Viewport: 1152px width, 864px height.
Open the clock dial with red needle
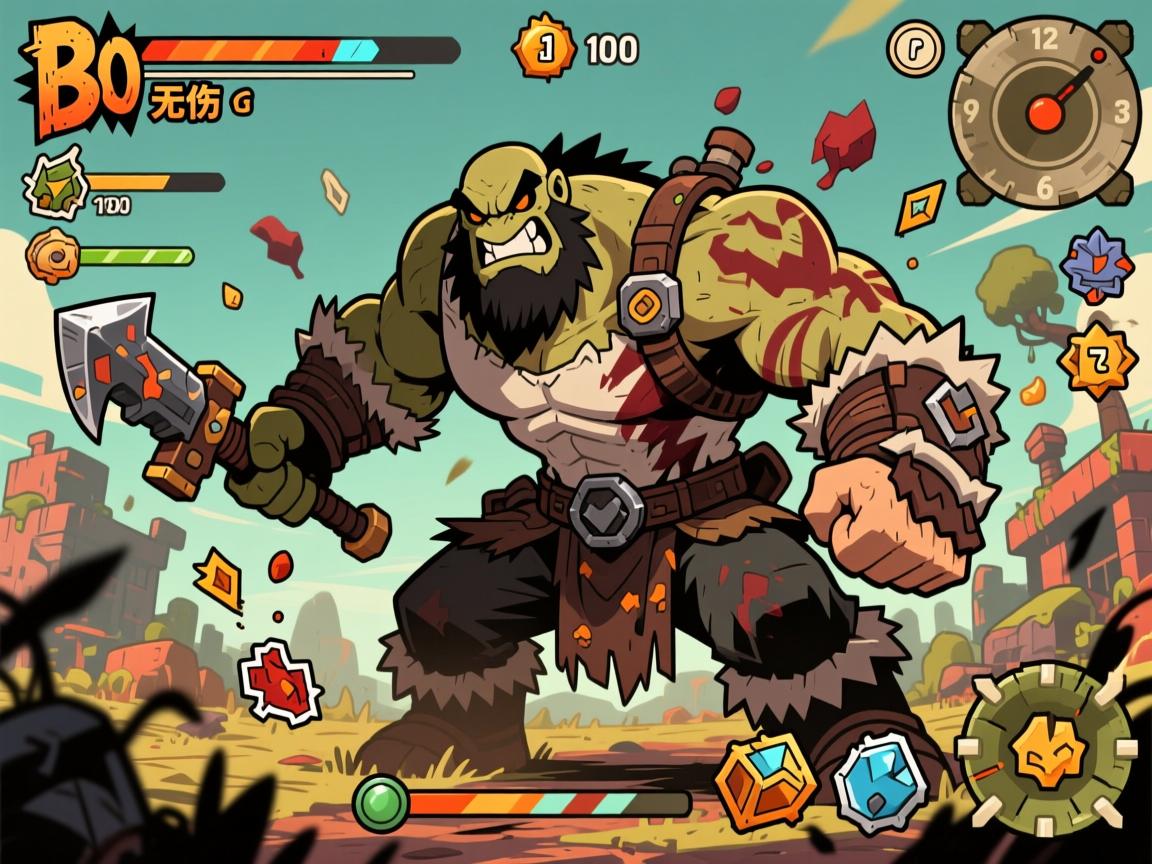tap(1044, 110)
